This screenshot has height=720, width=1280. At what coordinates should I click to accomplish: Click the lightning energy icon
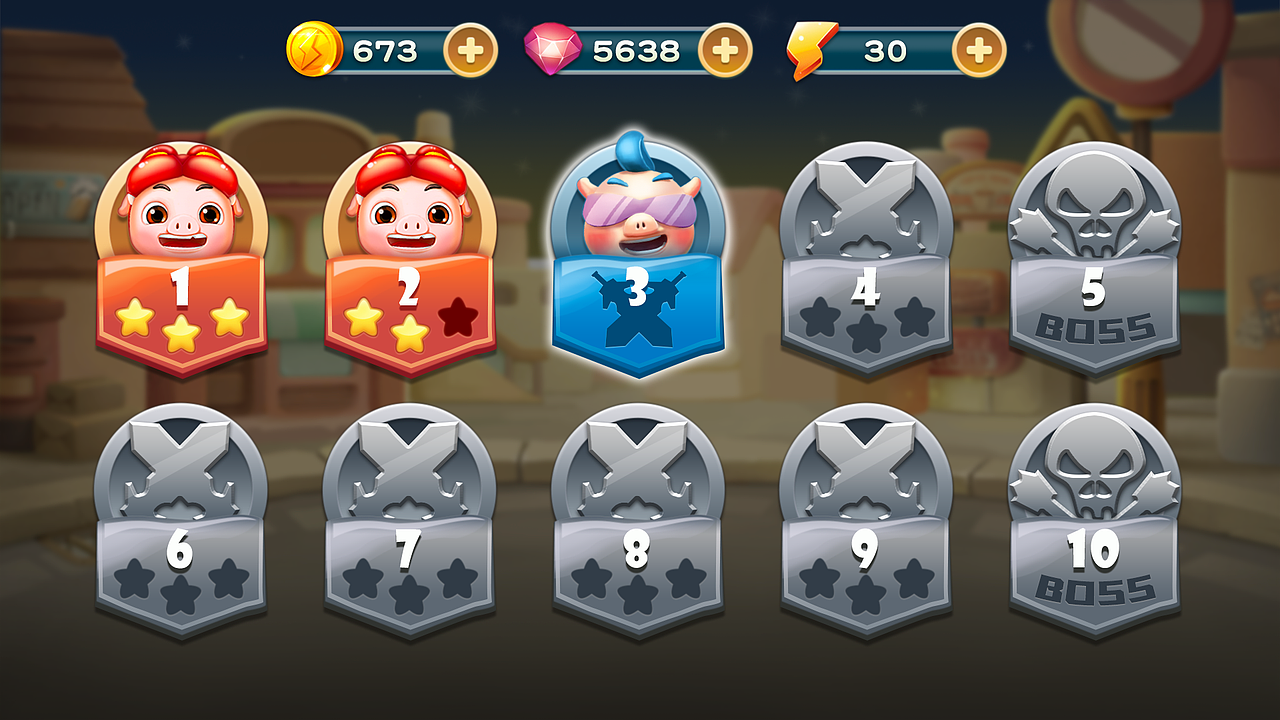coord(812,47)
